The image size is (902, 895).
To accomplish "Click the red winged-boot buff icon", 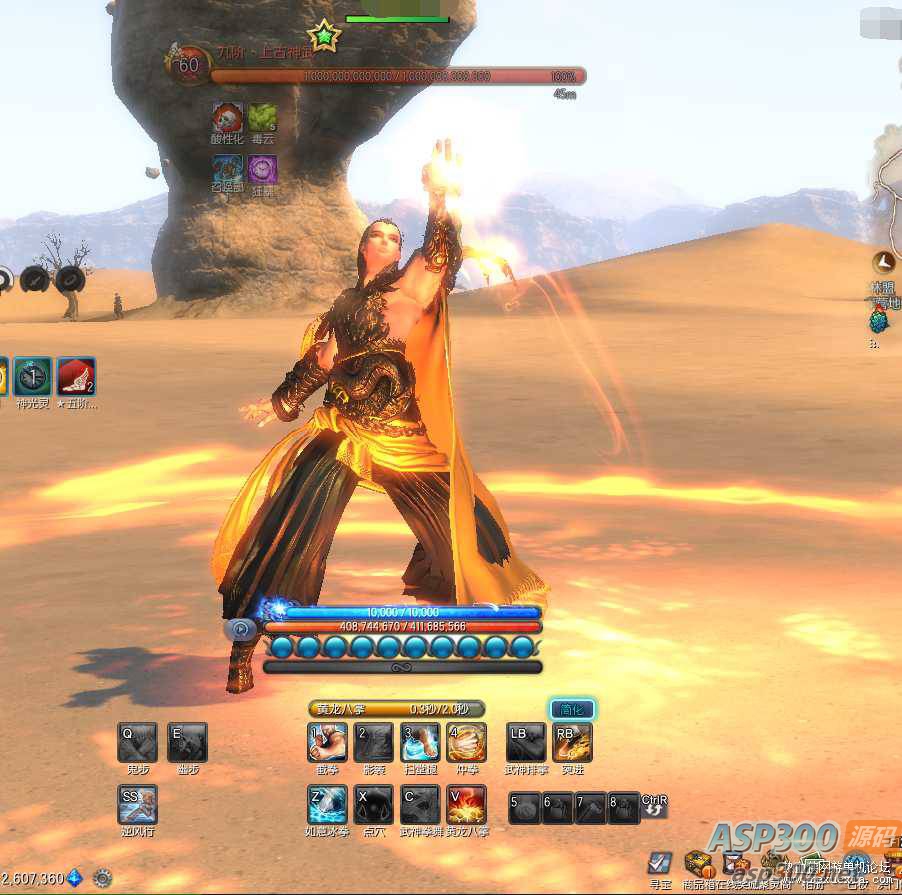I will tap(76, 377).
